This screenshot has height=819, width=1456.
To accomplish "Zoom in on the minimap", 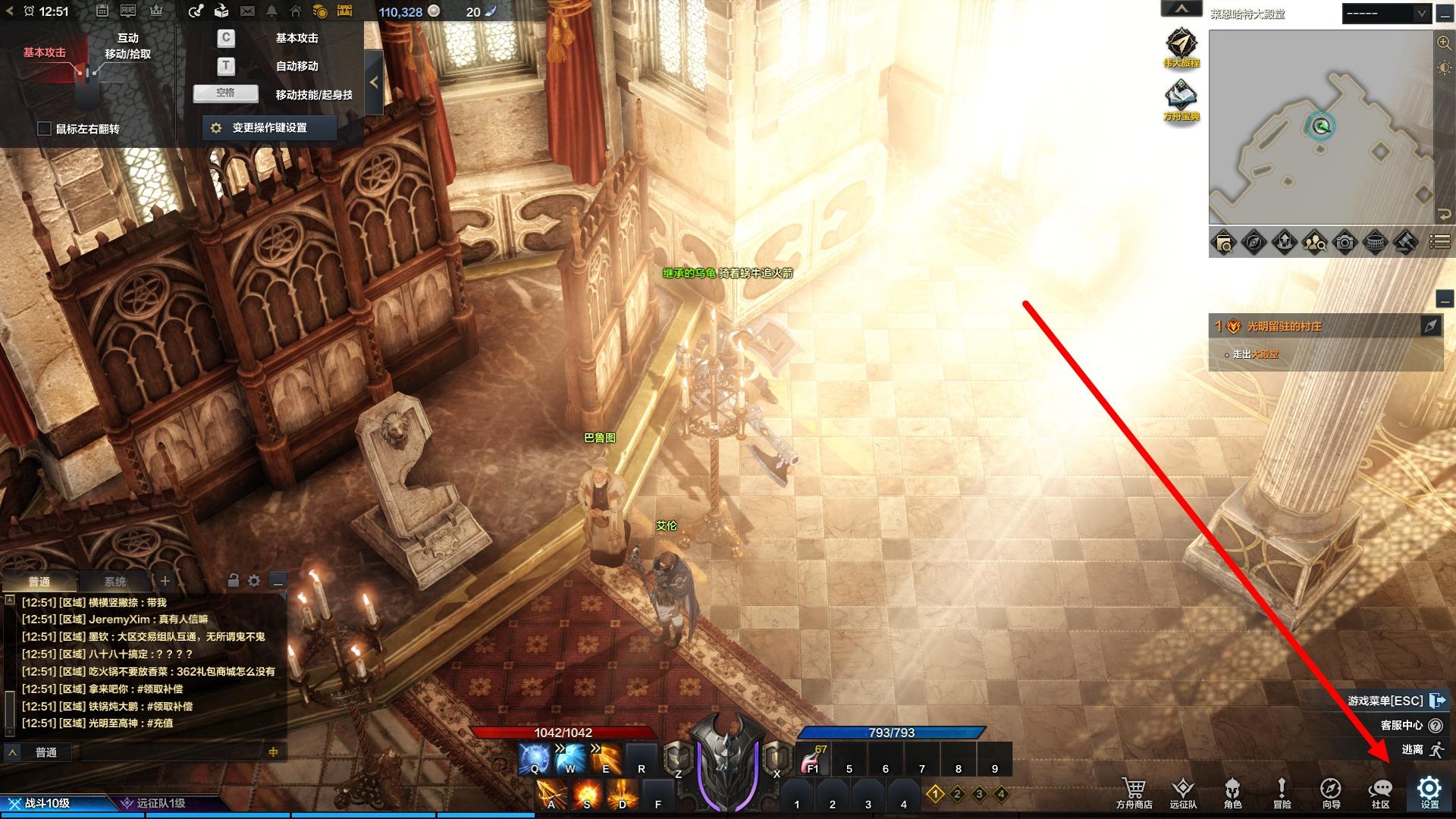I will click(1444, 43).
